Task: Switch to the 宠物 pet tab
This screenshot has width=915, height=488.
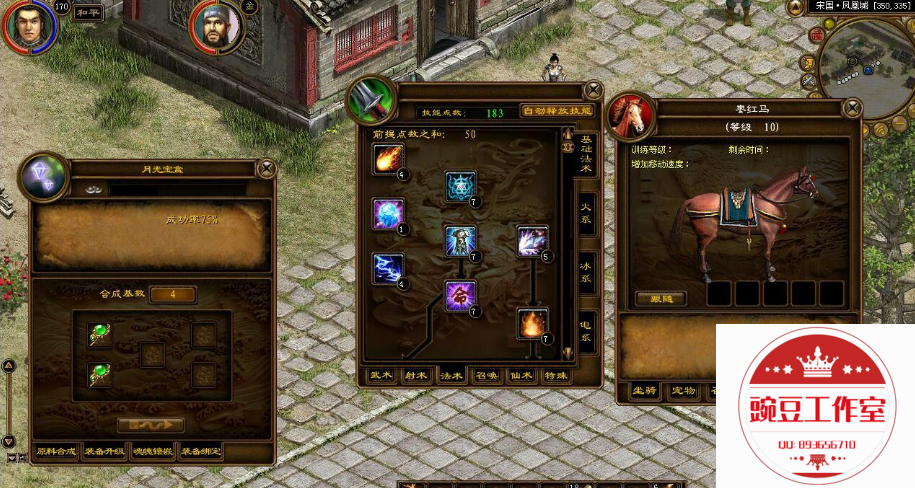Action: click(683, 391)
